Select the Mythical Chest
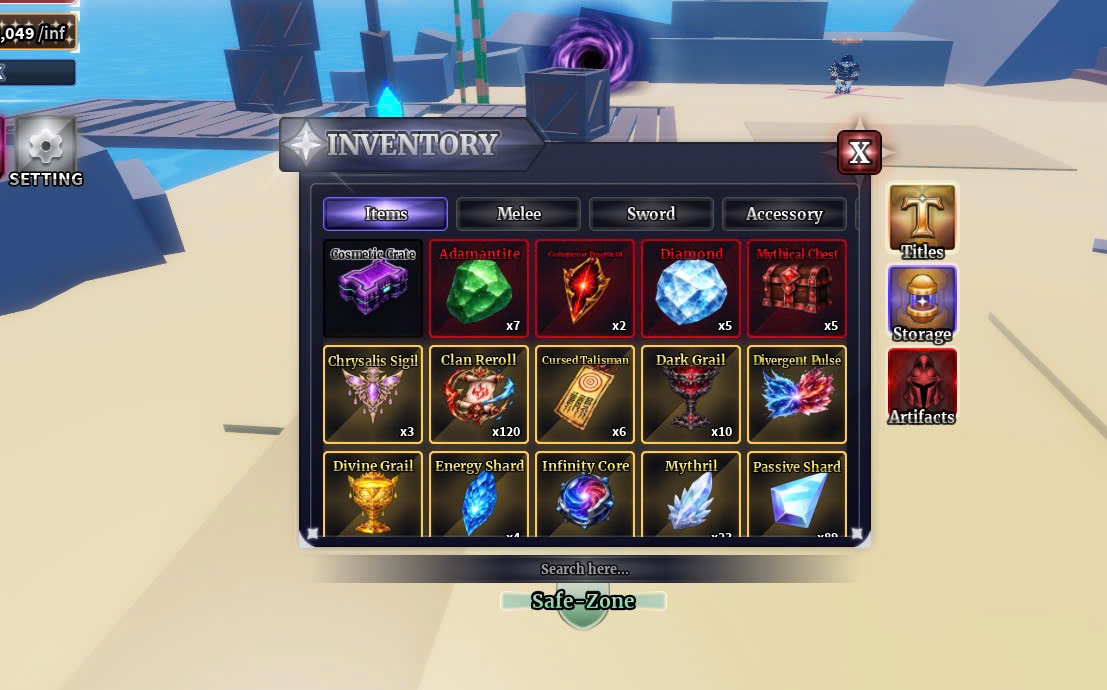 pyautogui.click(x=797, y=289)
